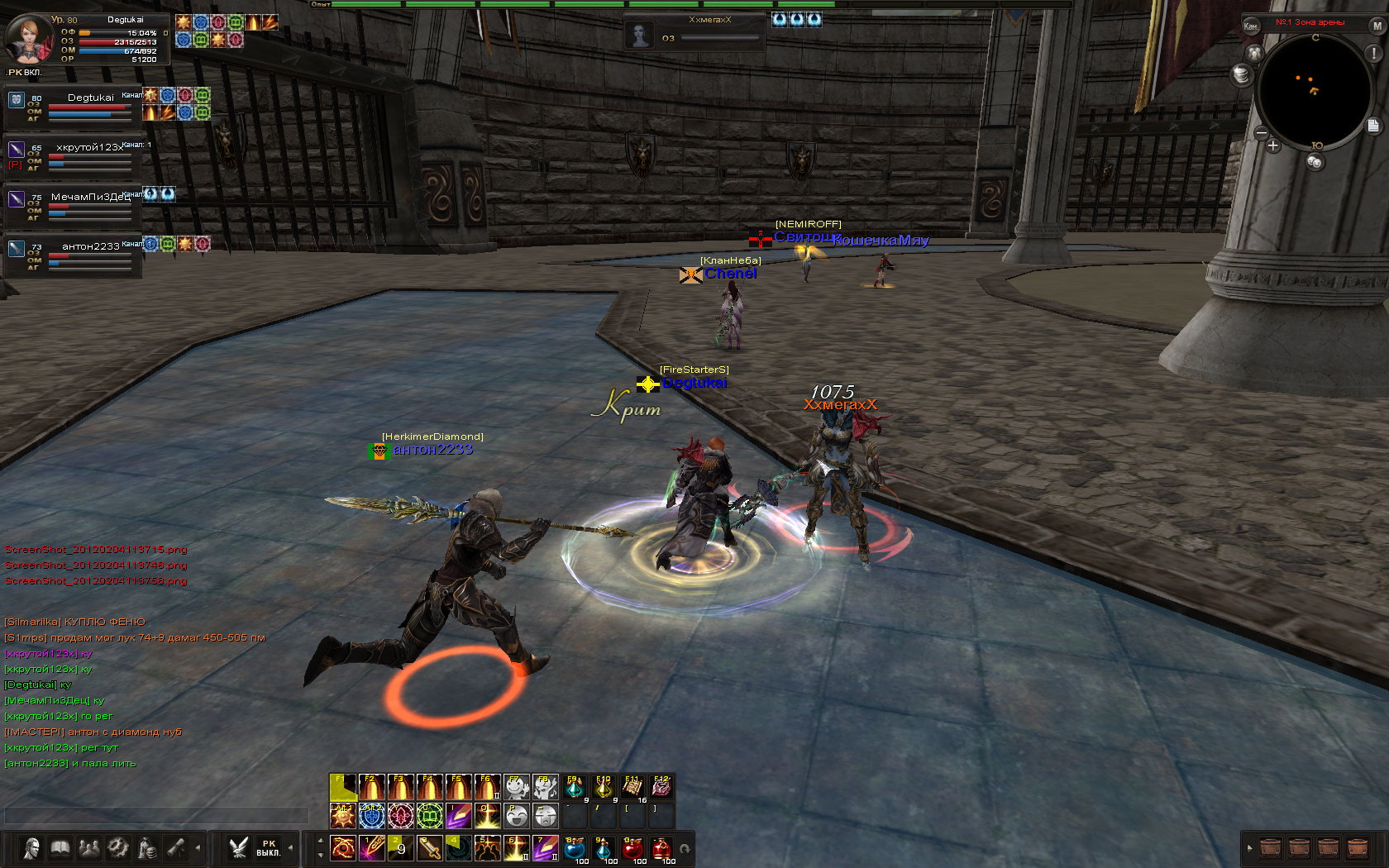
Task: Activate the F7 waving emote icon
Action: pyautogui.click(x=516, y=788)
